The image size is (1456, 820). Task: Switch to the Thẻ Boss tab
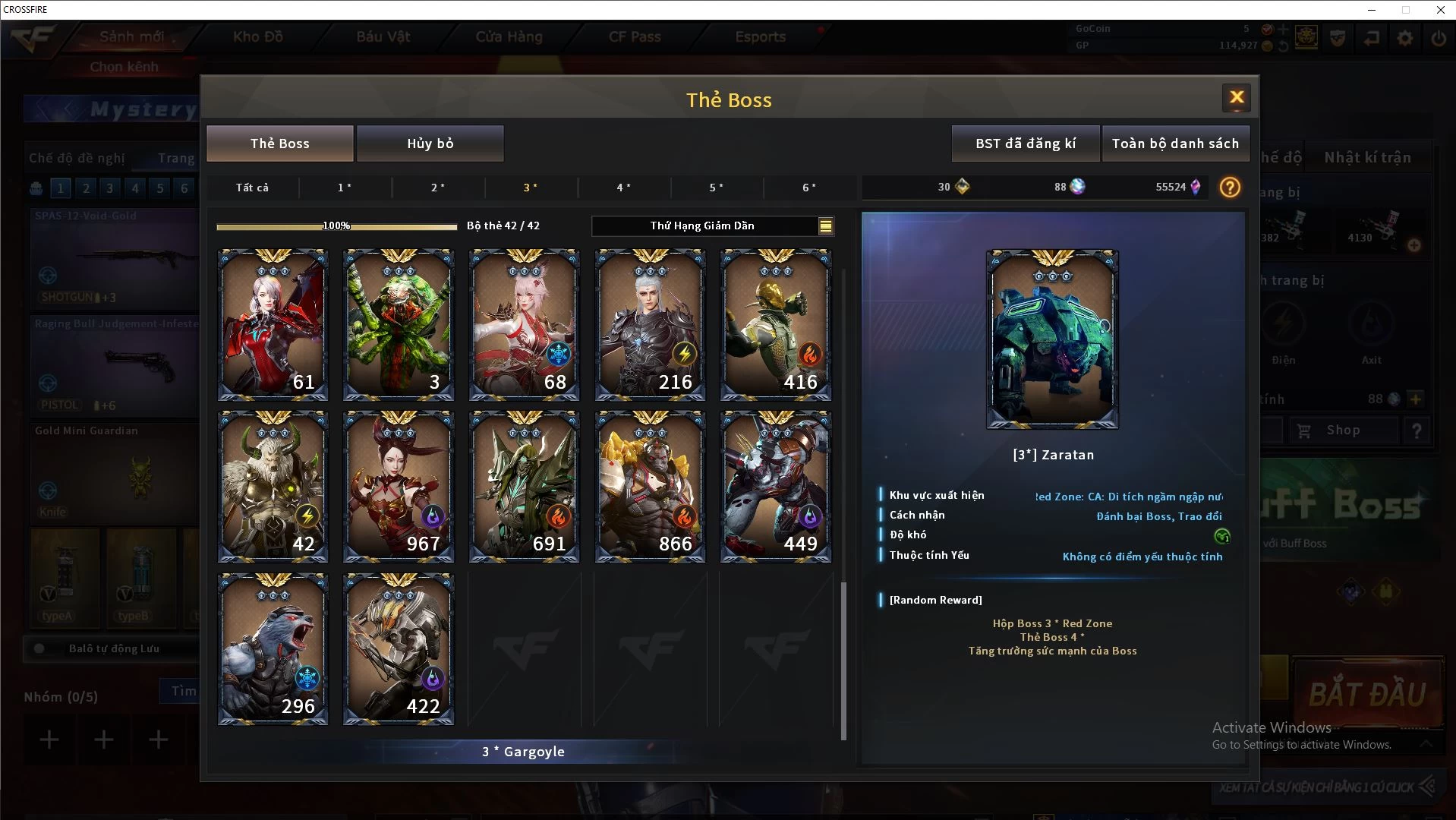(x=279, y=143)
